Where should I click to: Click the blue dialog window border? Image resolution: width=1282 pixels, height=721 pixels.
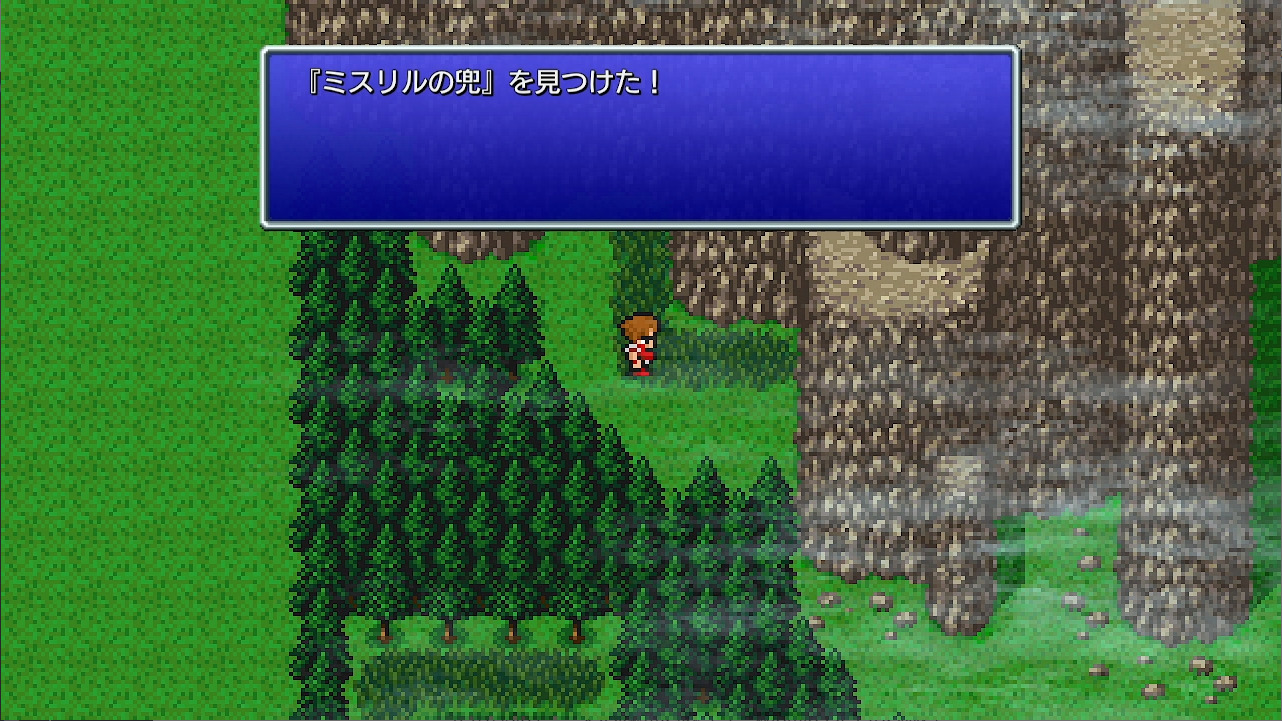(x=640, y=225)
